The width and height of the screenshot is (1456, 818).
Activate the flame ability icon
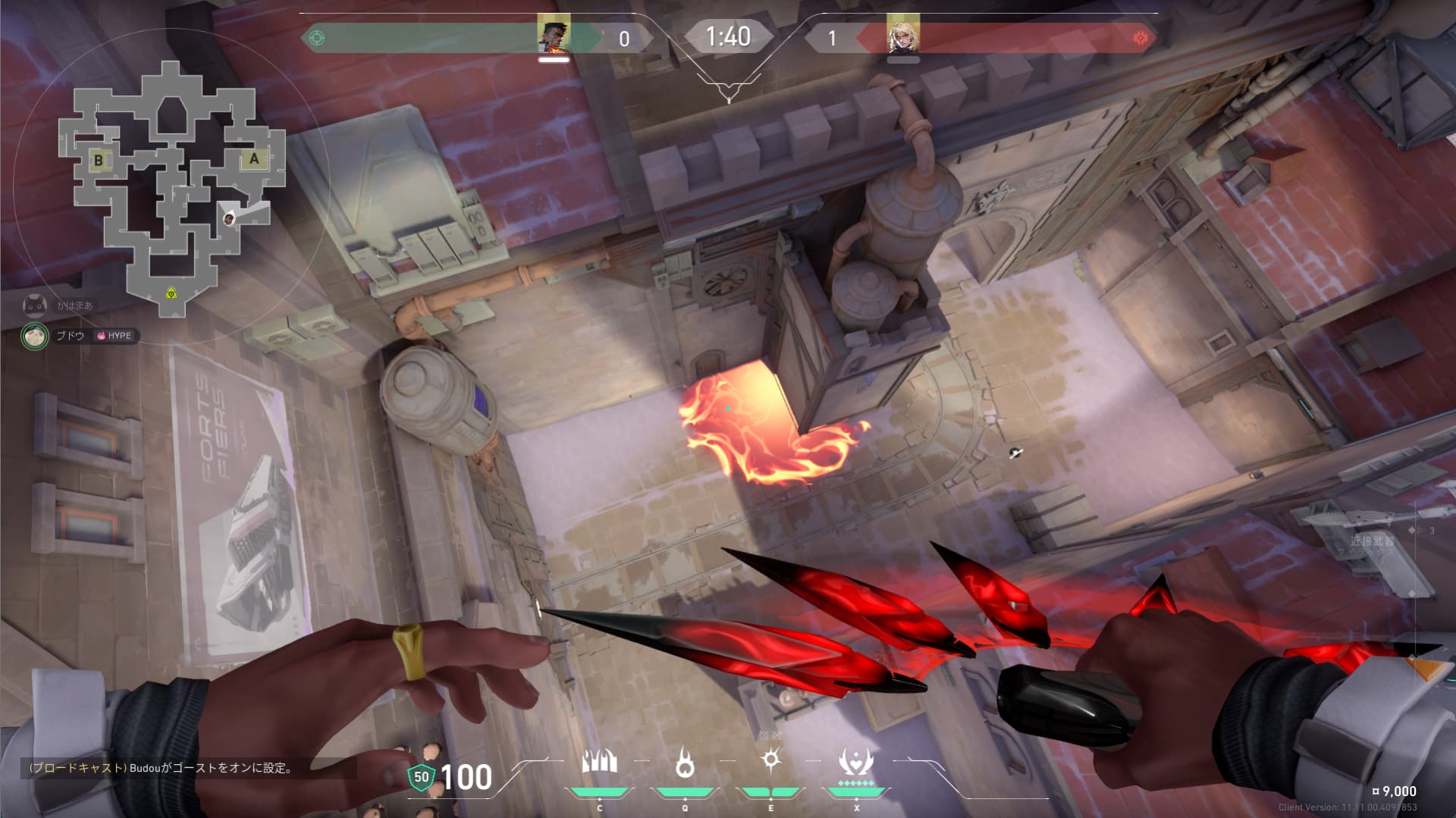point(685,763)
